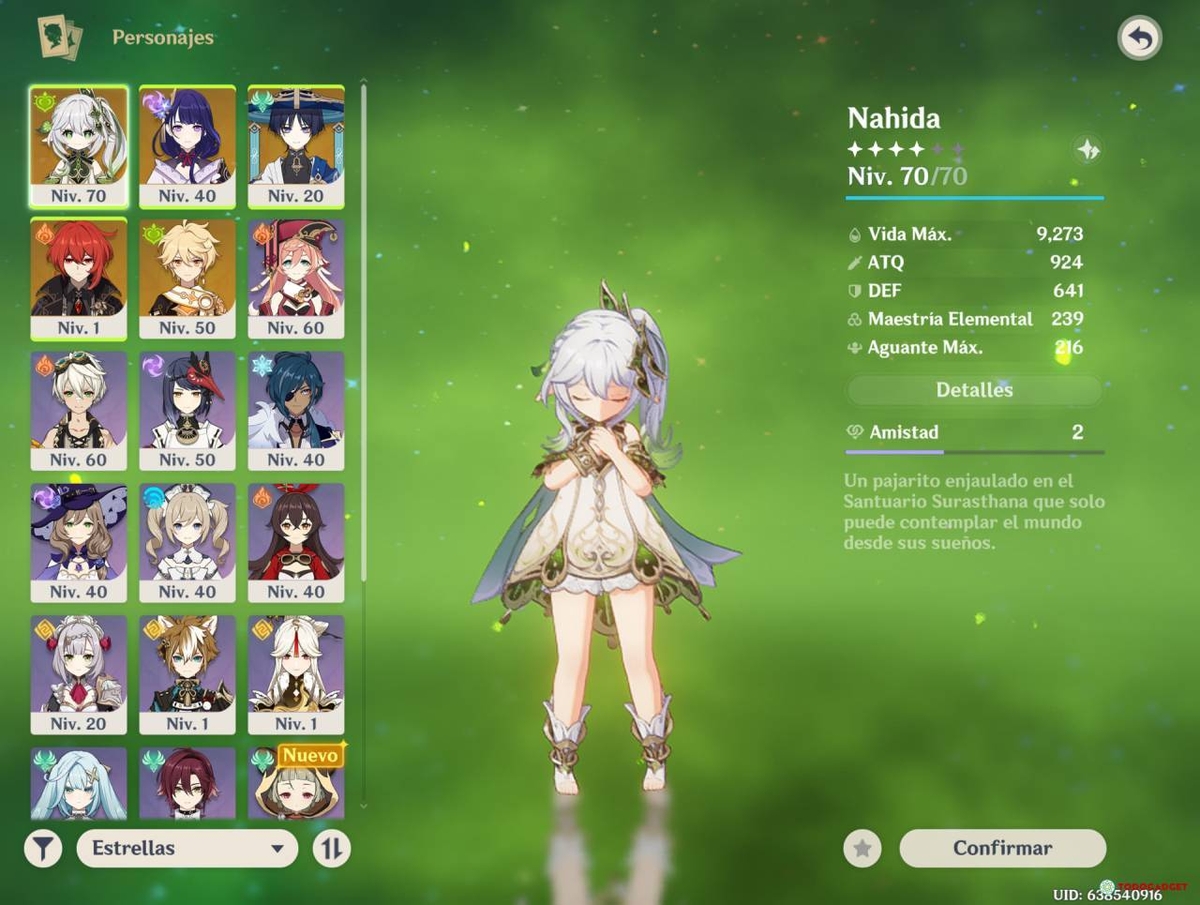The height and width of the screenshot is (905, 1200).
Task: Toggle the star favorite button beside Confirmar
Action: [x=862, y=849]
